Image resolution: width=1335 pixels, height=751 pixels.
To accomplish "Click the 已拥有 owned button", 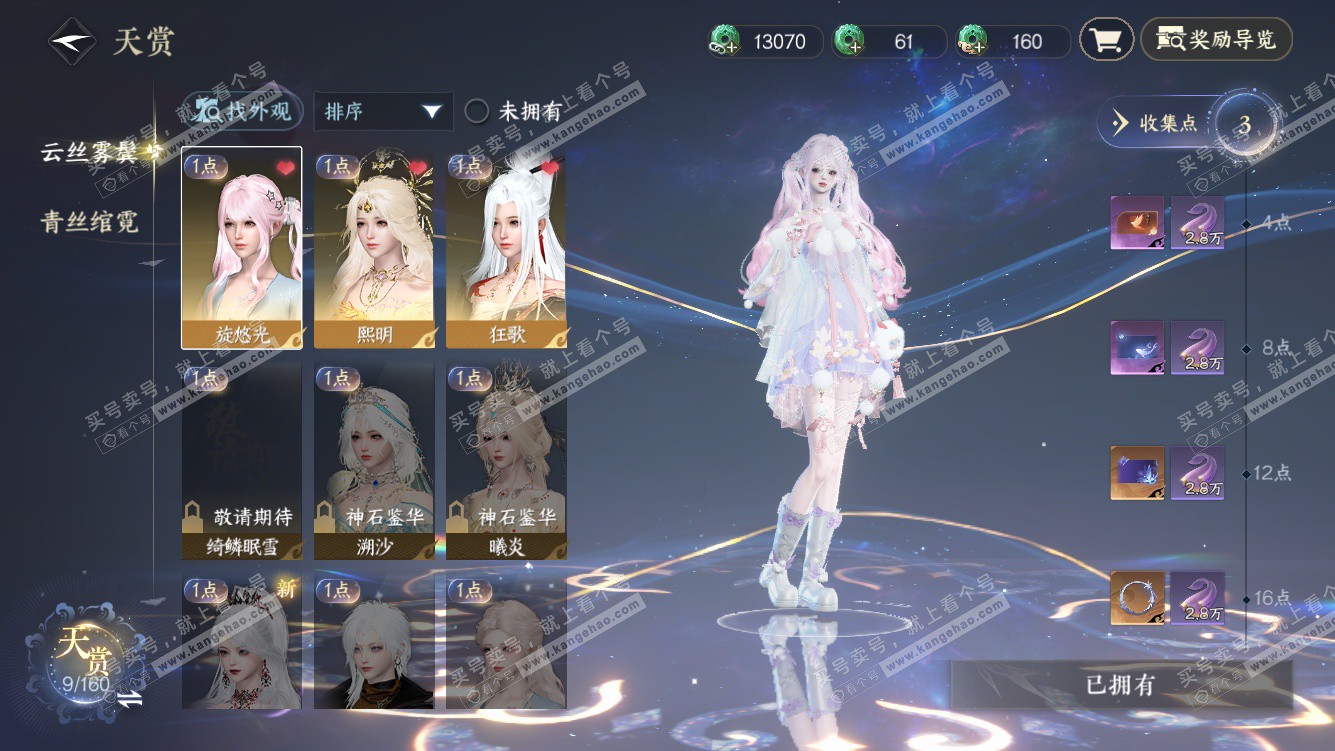I will pyautogui.click(x=1120, y=685).
